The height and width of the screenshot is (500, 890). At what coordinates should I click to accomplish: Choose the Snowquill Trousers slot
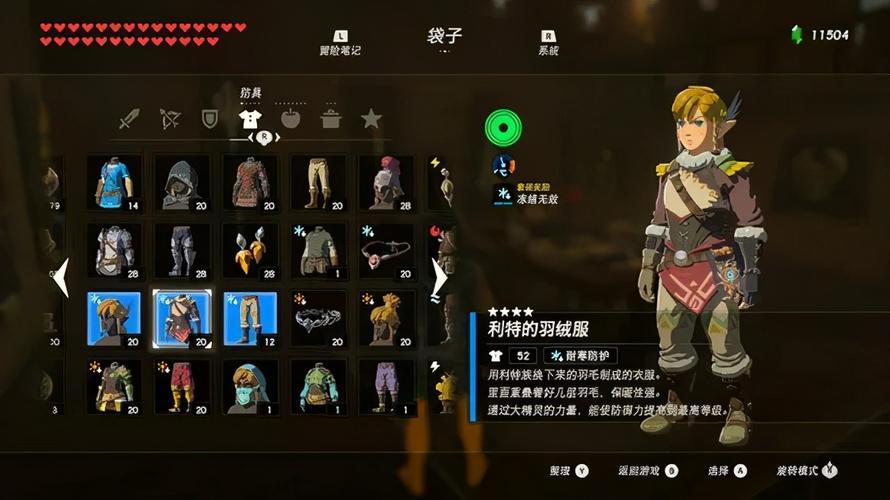pos(250,319)
